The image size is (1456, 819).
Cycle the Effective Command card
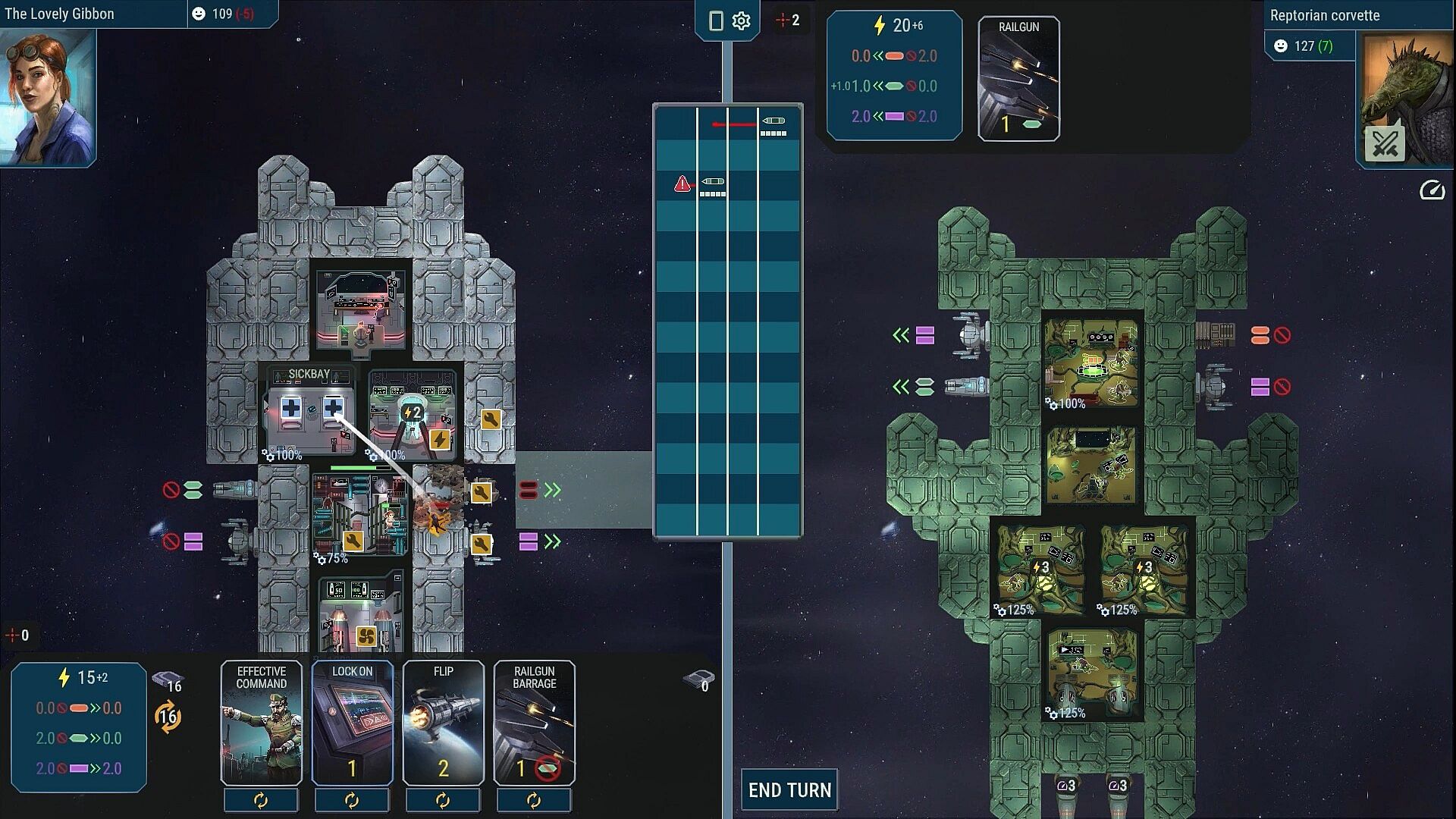(261, 801)
